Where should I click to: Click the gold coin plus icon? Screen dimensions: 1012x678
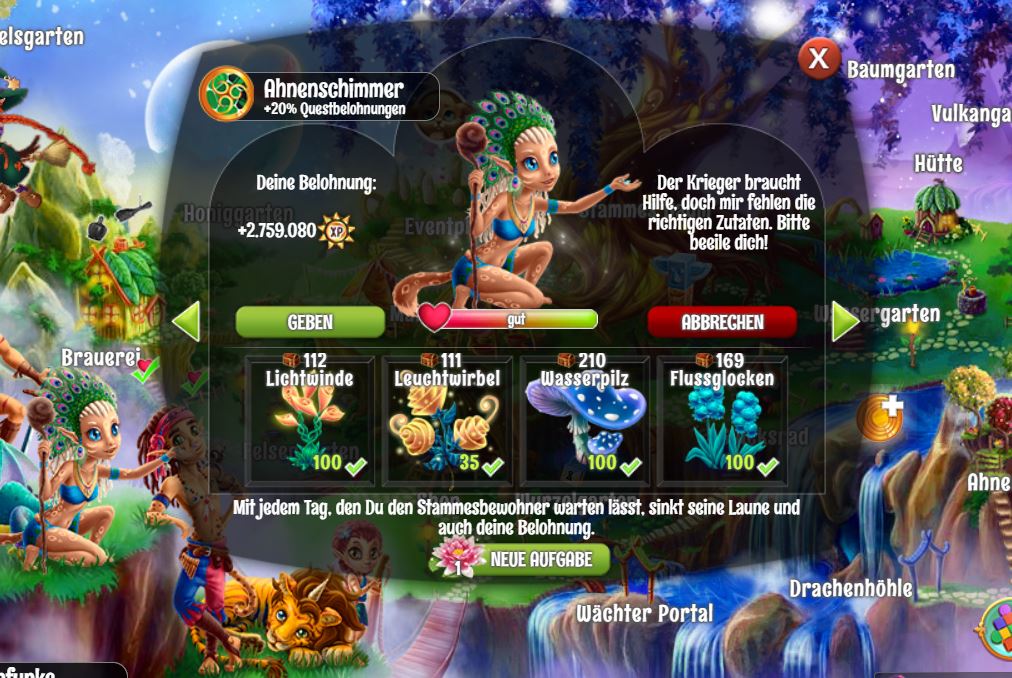(879, 418)
